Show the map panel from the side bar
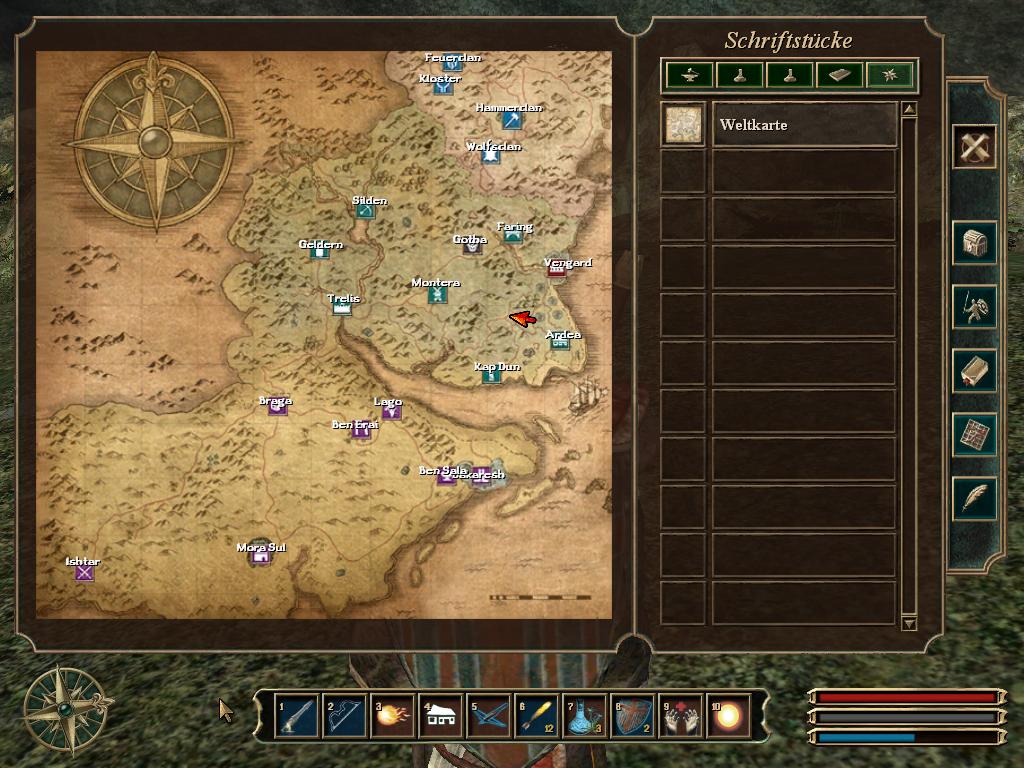The height and width of the screenshot is (768, 1024). click(x=974, y=434)
